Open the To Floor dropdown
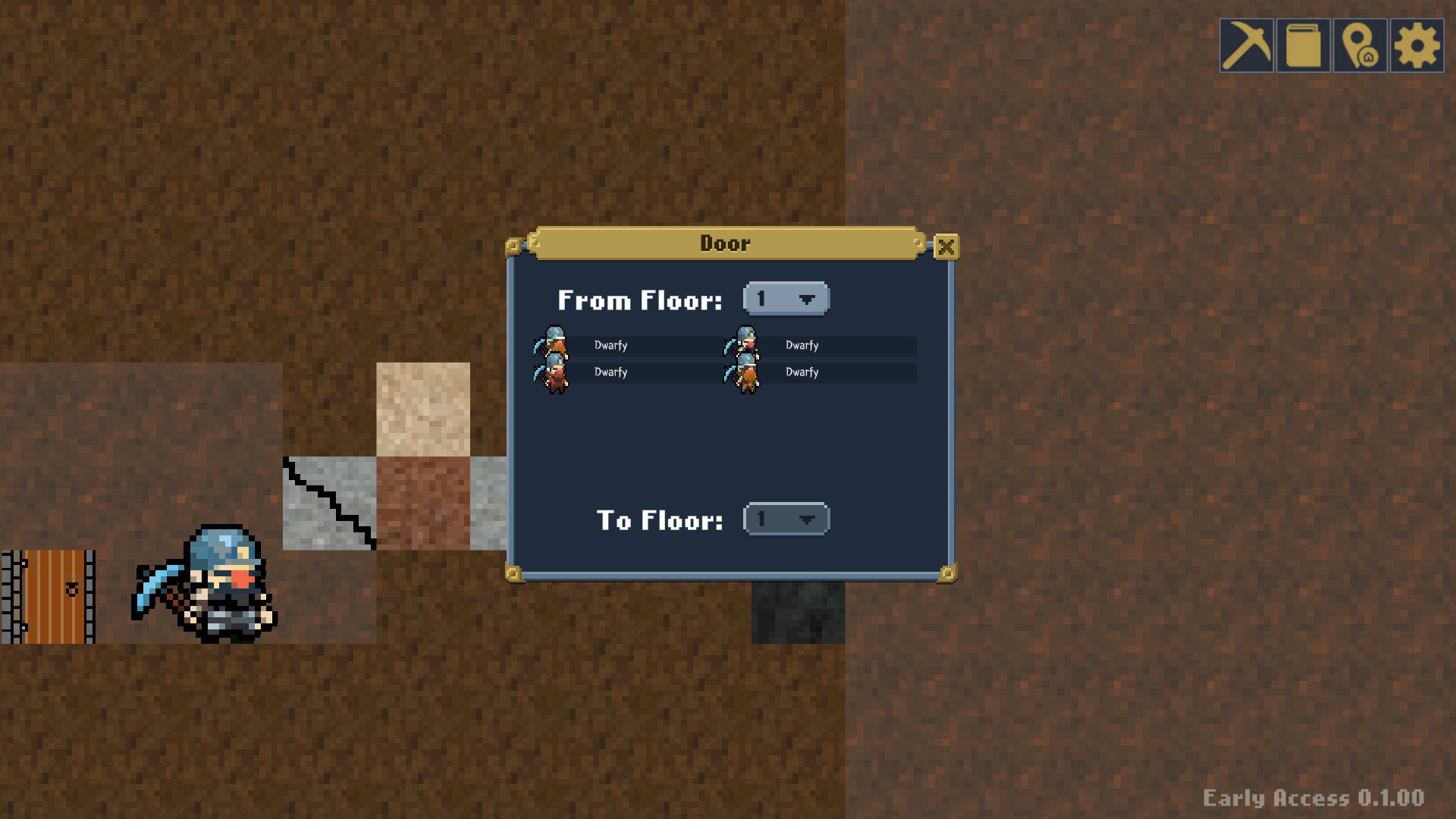1456x819 pixels. tap(786, 519)
